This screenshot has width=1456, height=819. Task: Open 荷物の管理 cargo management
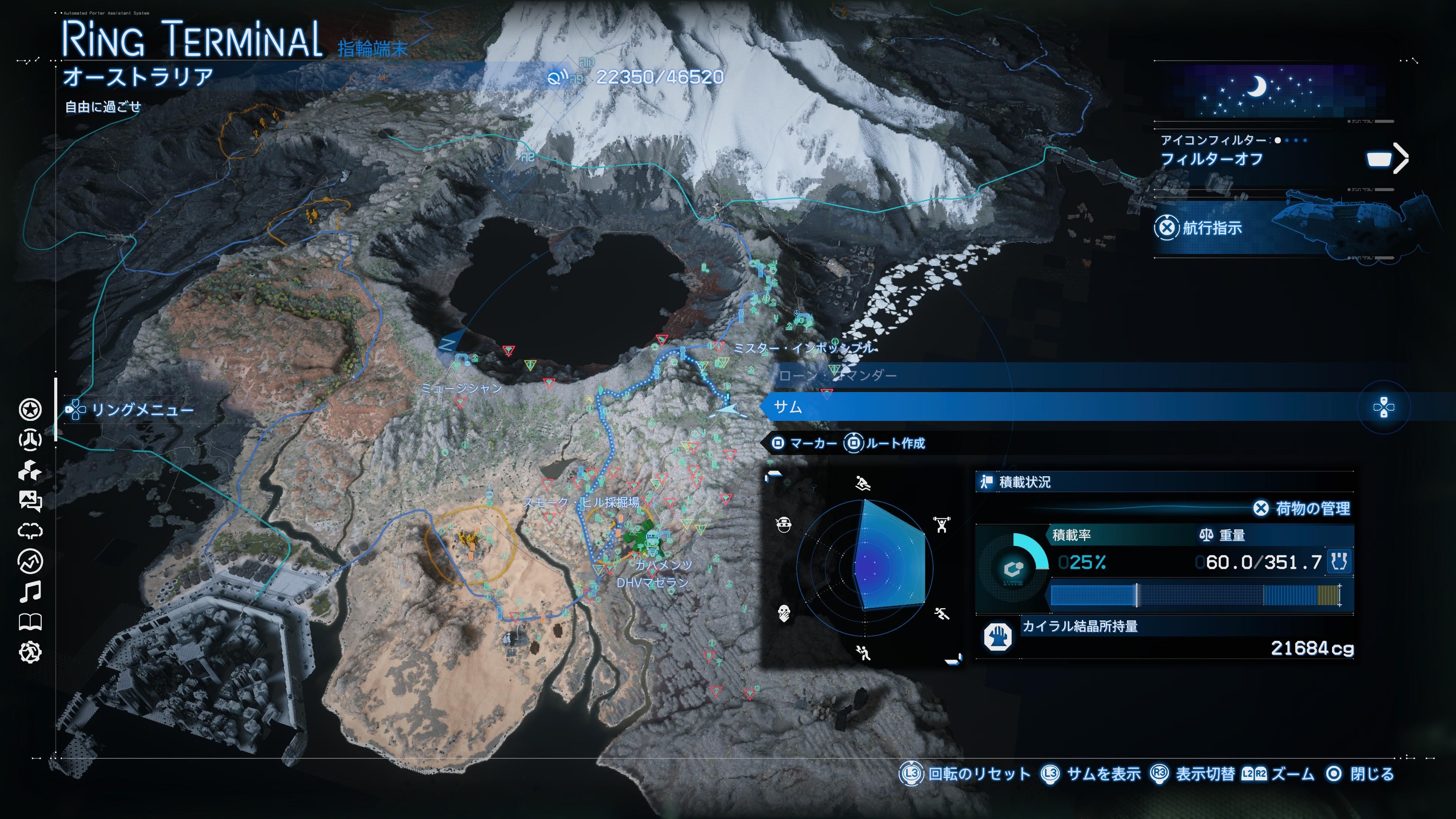click(1312, 509)
